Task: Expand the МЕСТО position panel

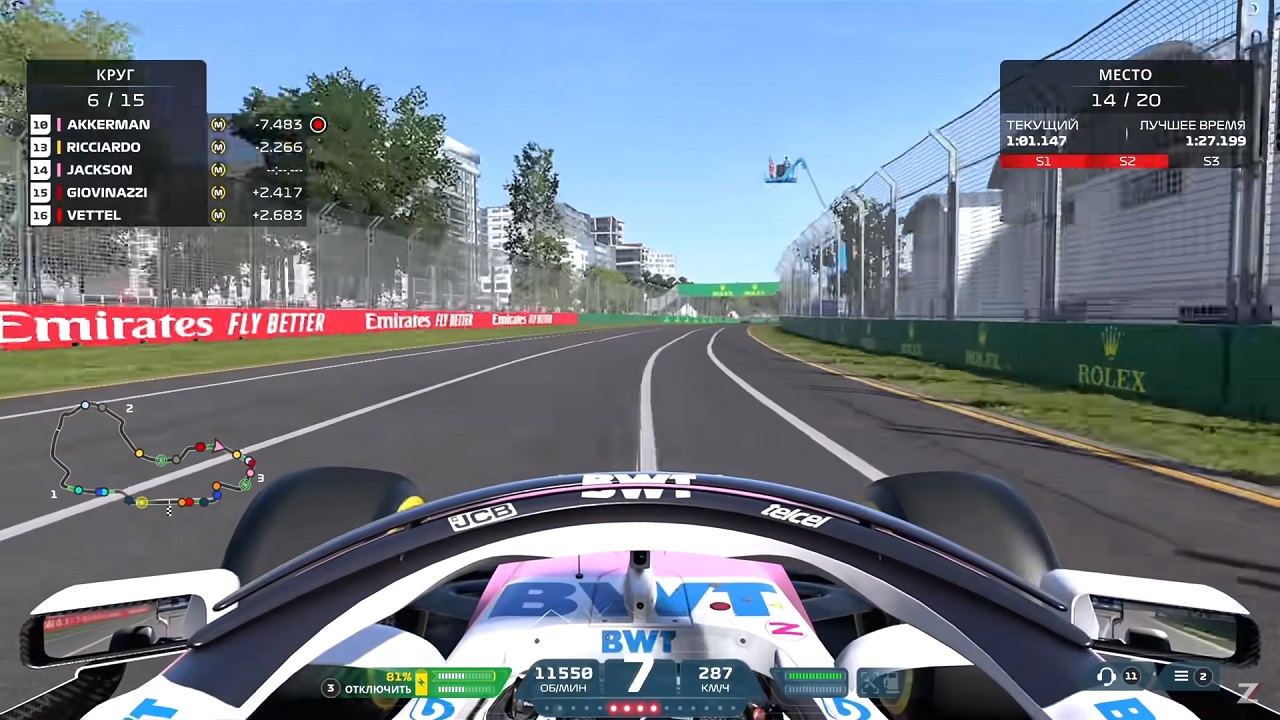Action: tap(1125, 75)
